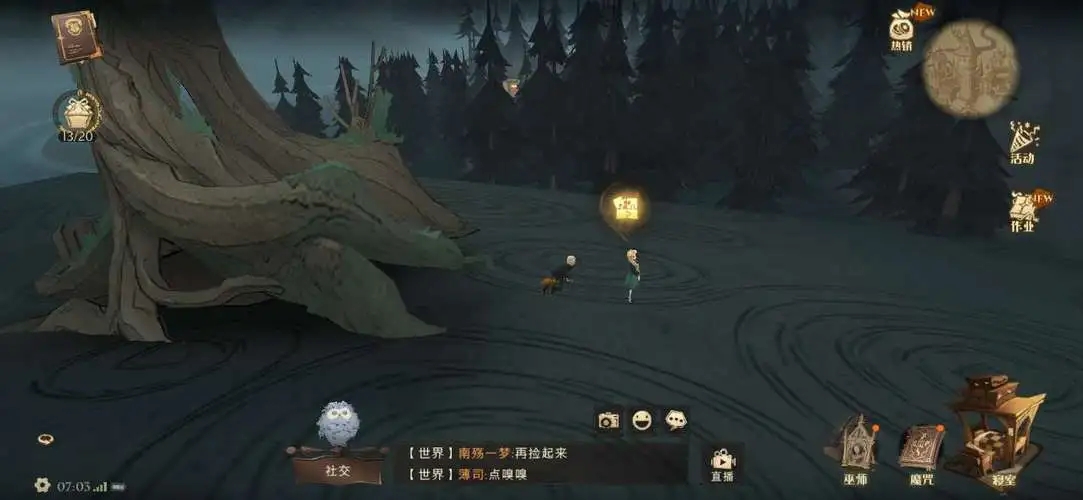Viewport: 1083px width, 500px height.
Task: Open the 作业 homework menu
Action: (x=1023, y=210)
